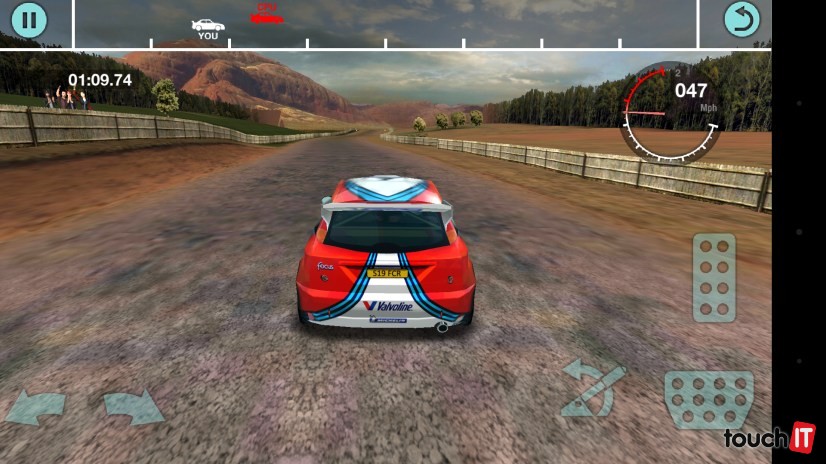Tap the reset car arrow button
Image resolution: width=826 pixels, height=464 pixels.
pos(742,20)
